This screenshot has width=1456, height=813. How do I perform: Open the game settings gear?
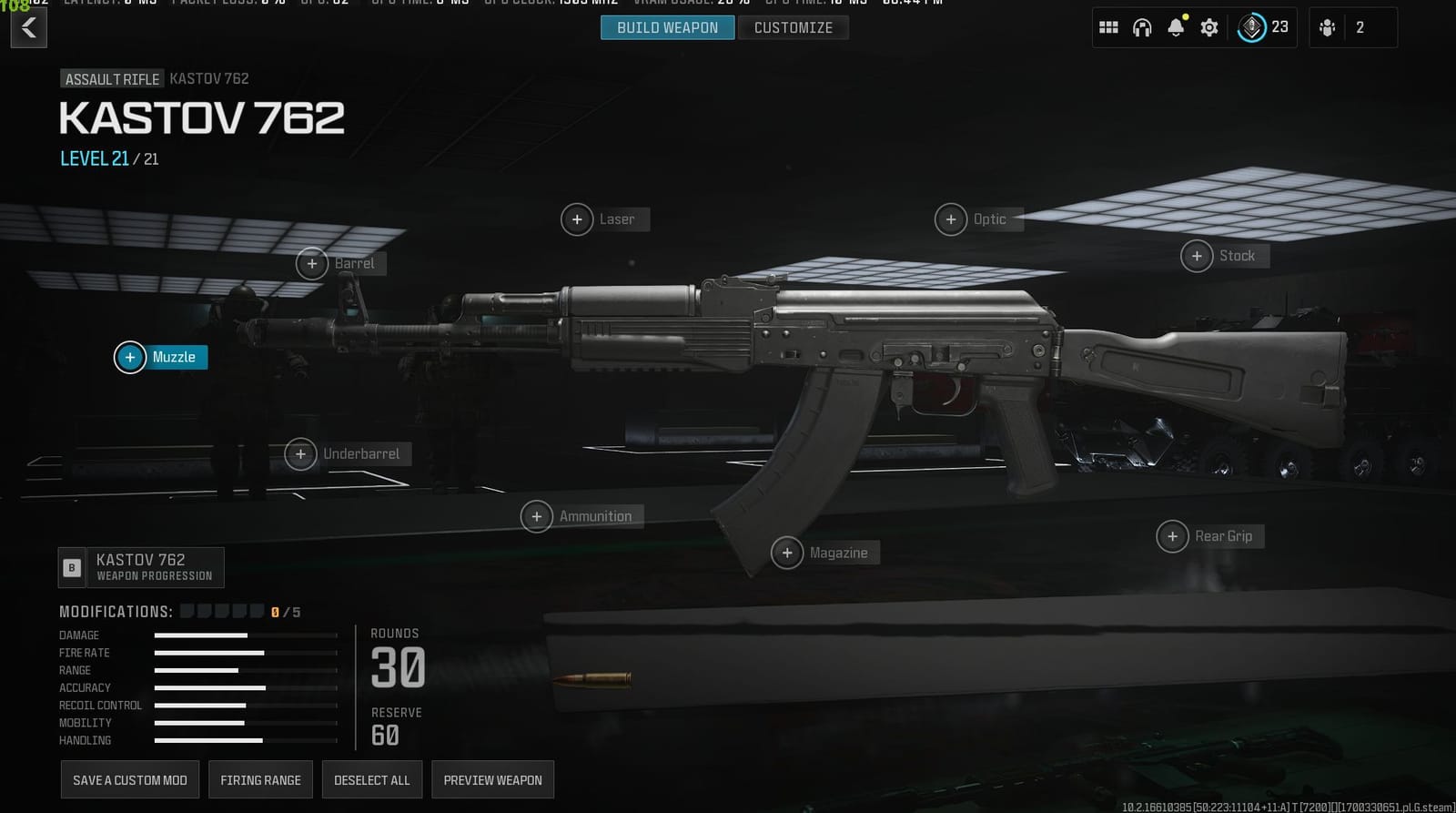point(1208,27)
